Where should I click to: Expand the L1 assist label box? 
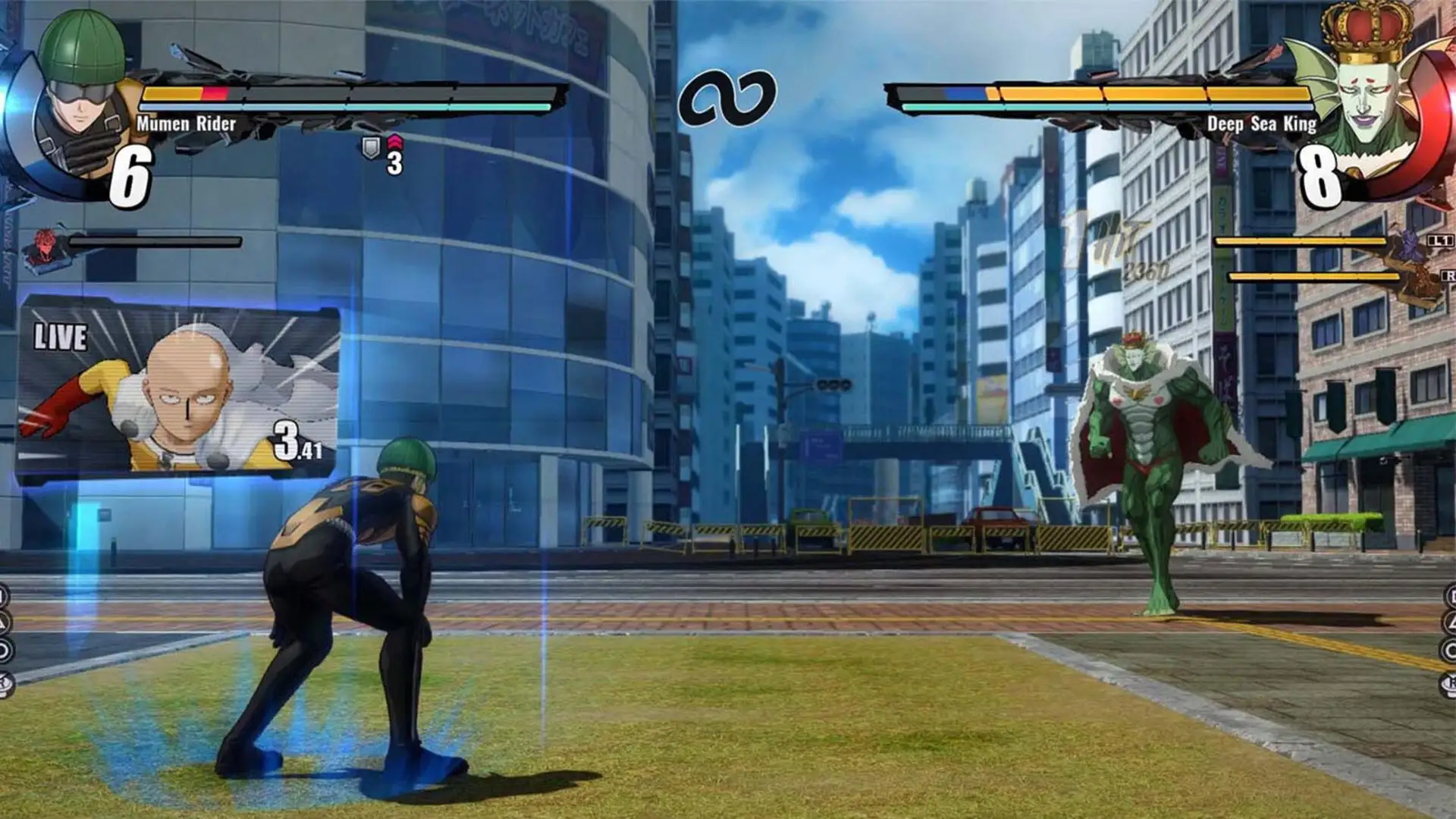[x=1439, y=240]
